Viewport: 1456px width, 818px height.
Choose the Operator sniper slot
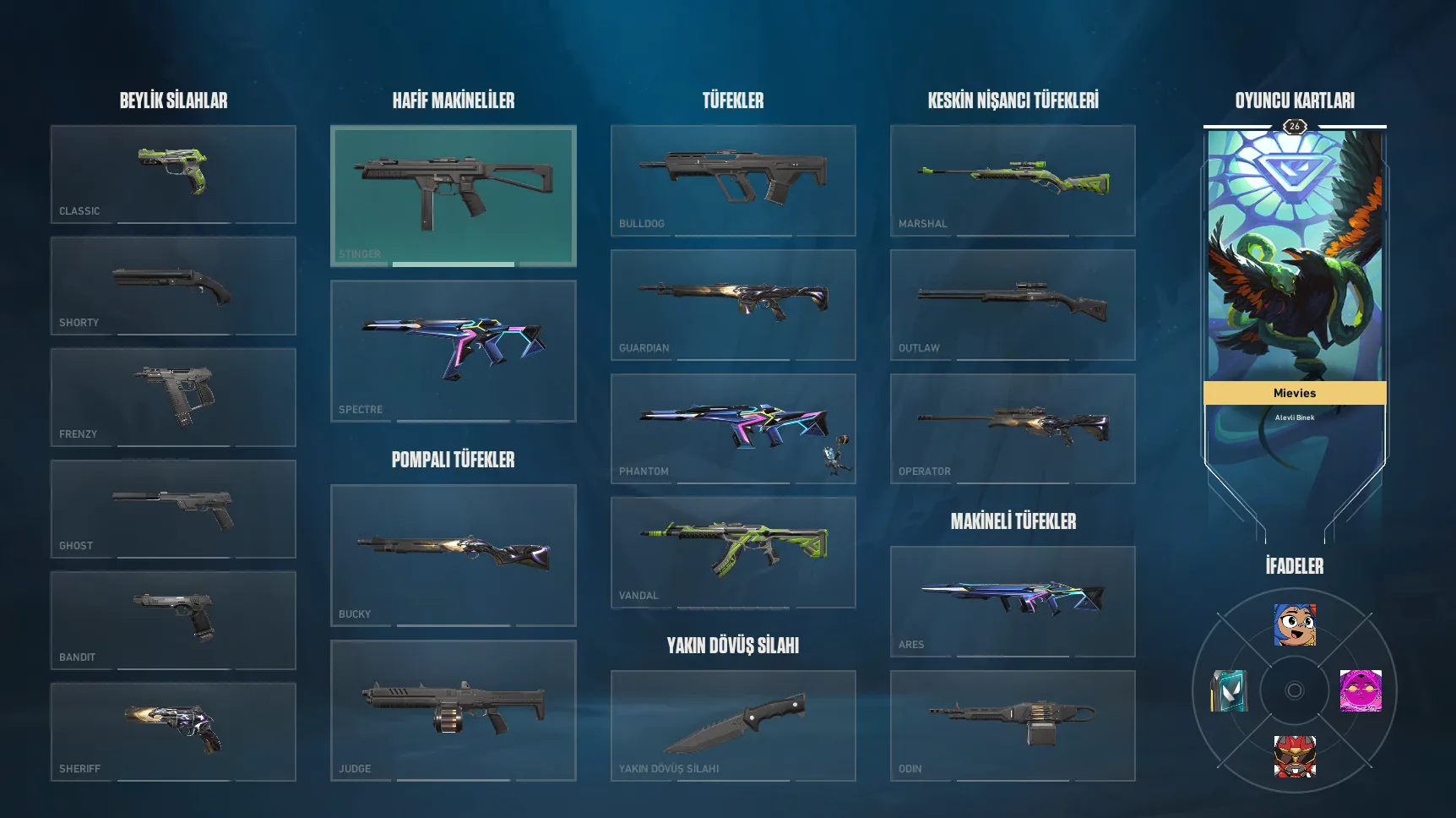tap(1013, 428)
